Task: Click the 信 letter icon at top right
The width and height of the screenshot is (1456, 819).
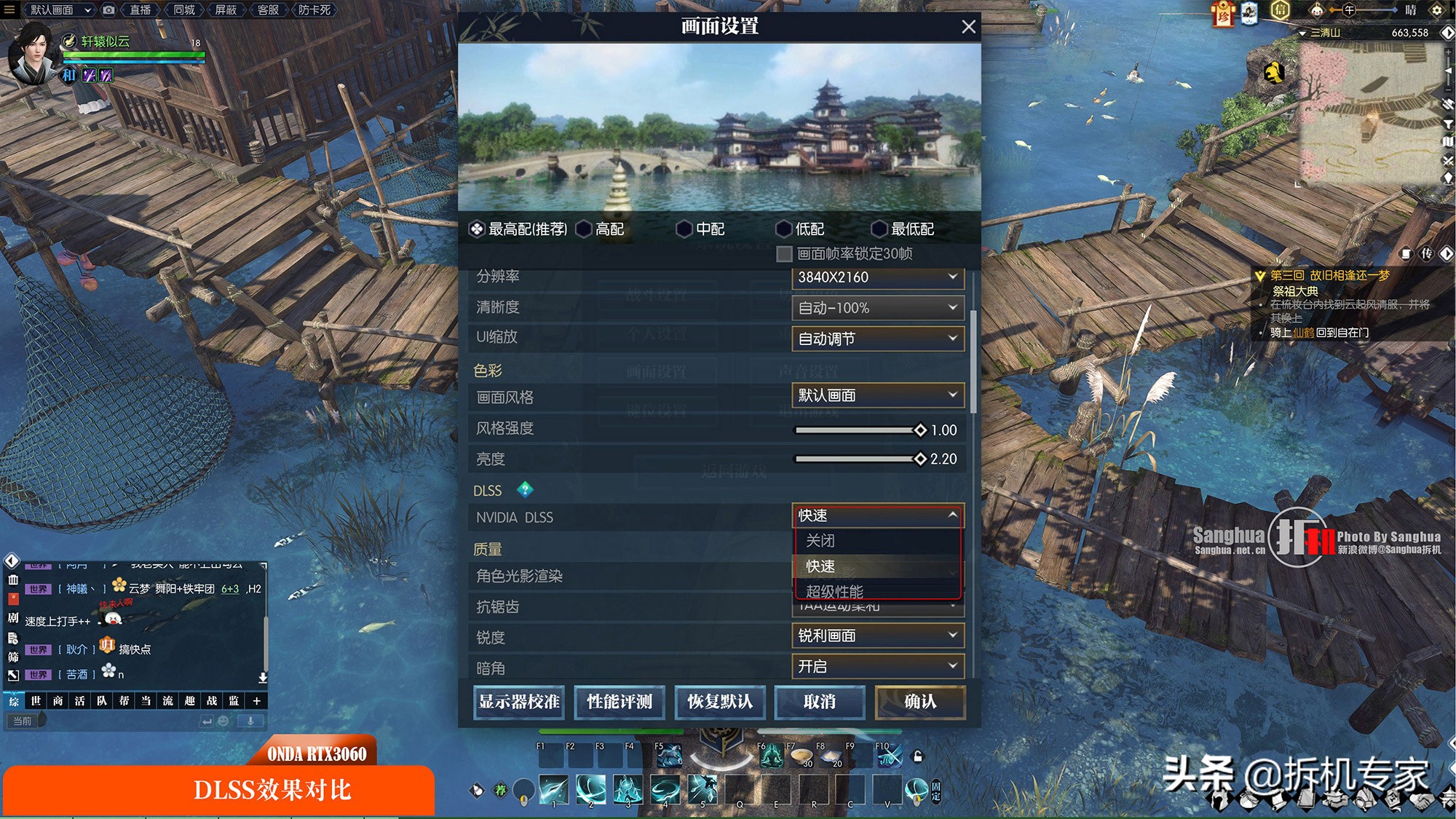Action: [x=1279, y=10]
